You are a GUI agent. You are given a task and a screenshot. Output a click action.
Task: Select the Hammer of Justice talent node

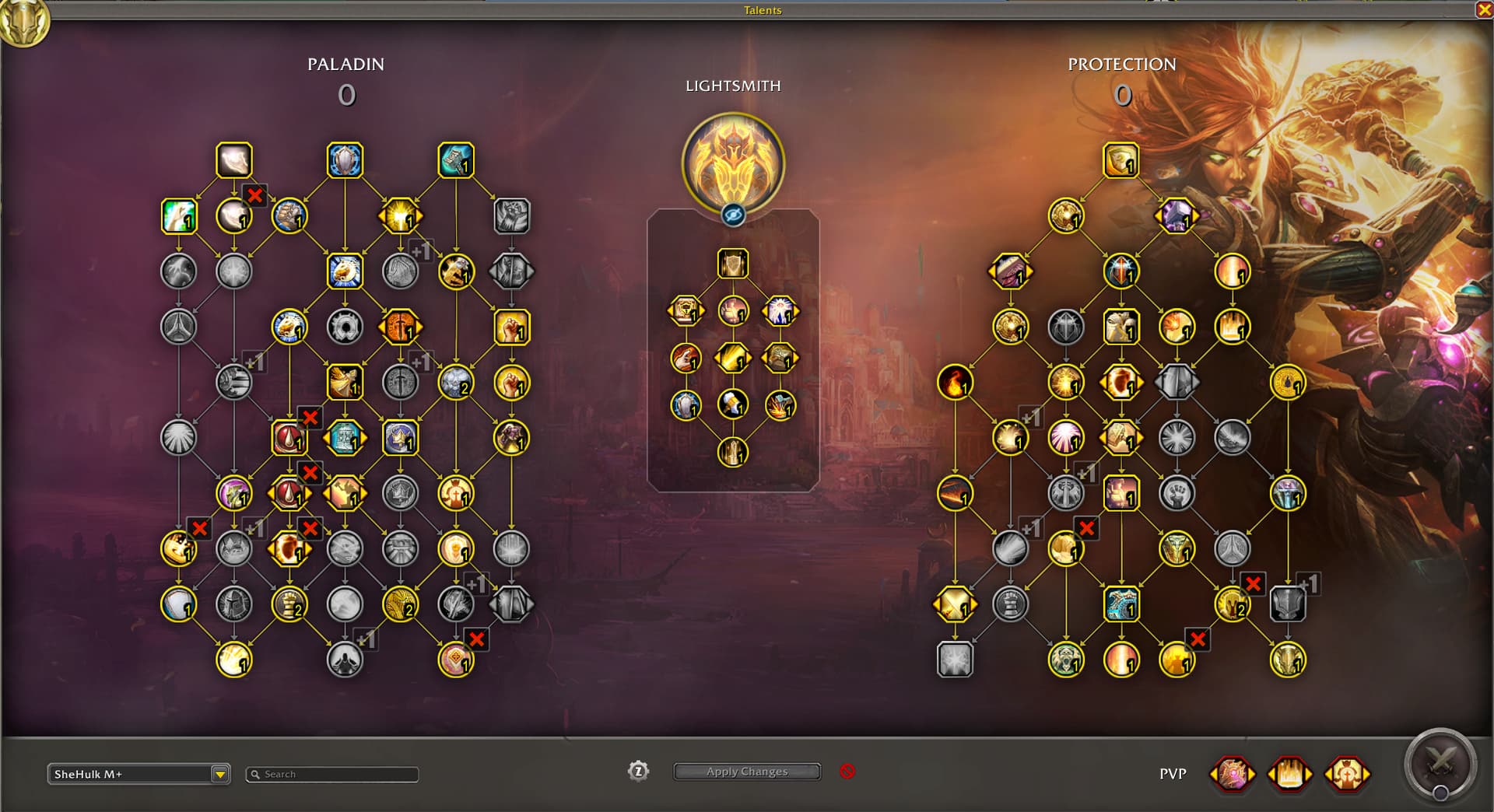[456, 160]
